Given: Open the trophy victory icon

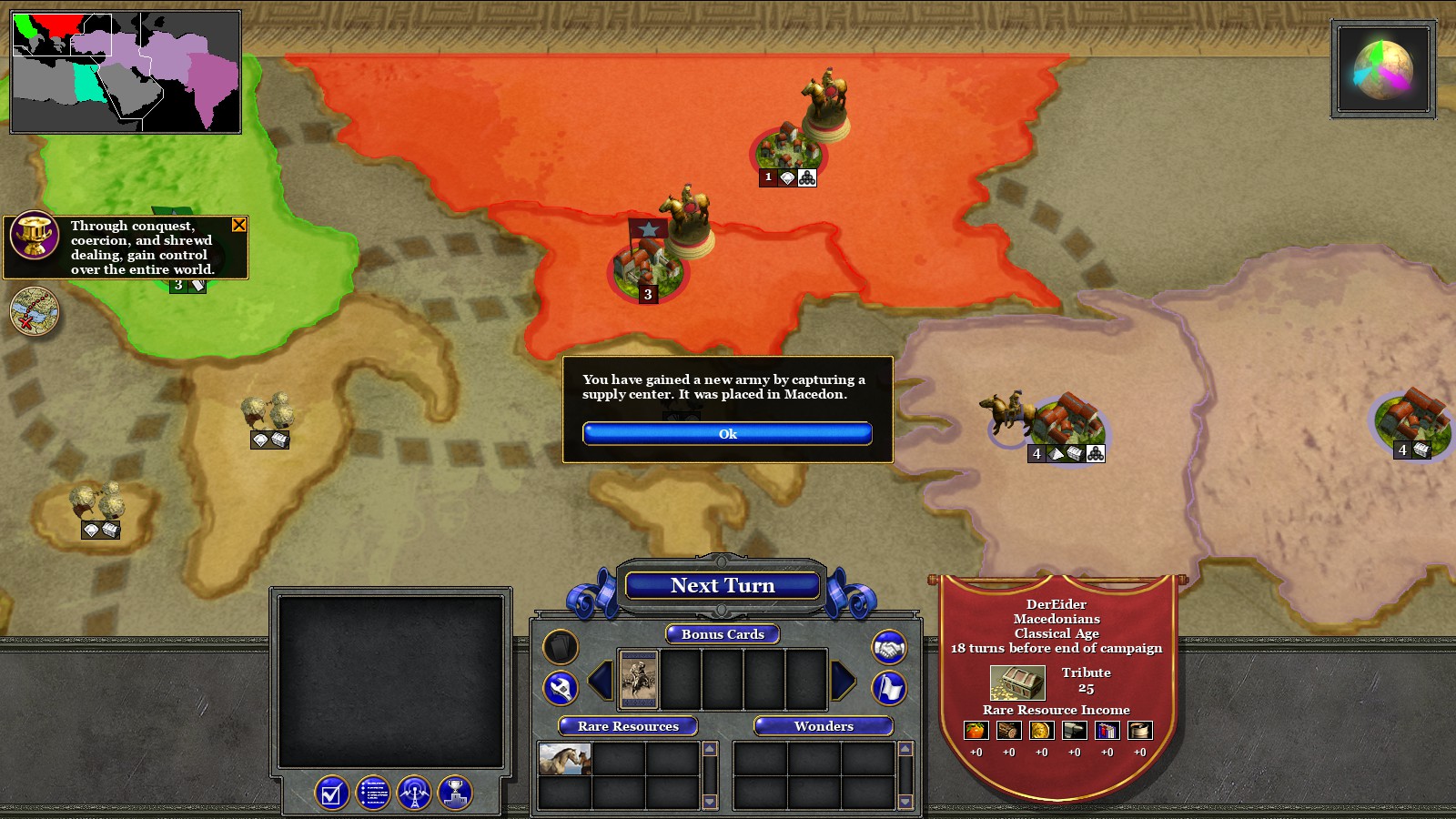Looking at the screenshot, I should click(x=456, y=793).
